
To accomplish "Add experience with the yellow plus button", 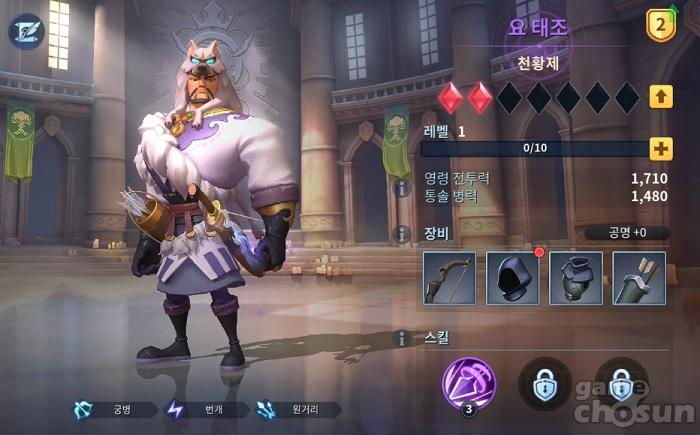I will [x=660, y=149].
